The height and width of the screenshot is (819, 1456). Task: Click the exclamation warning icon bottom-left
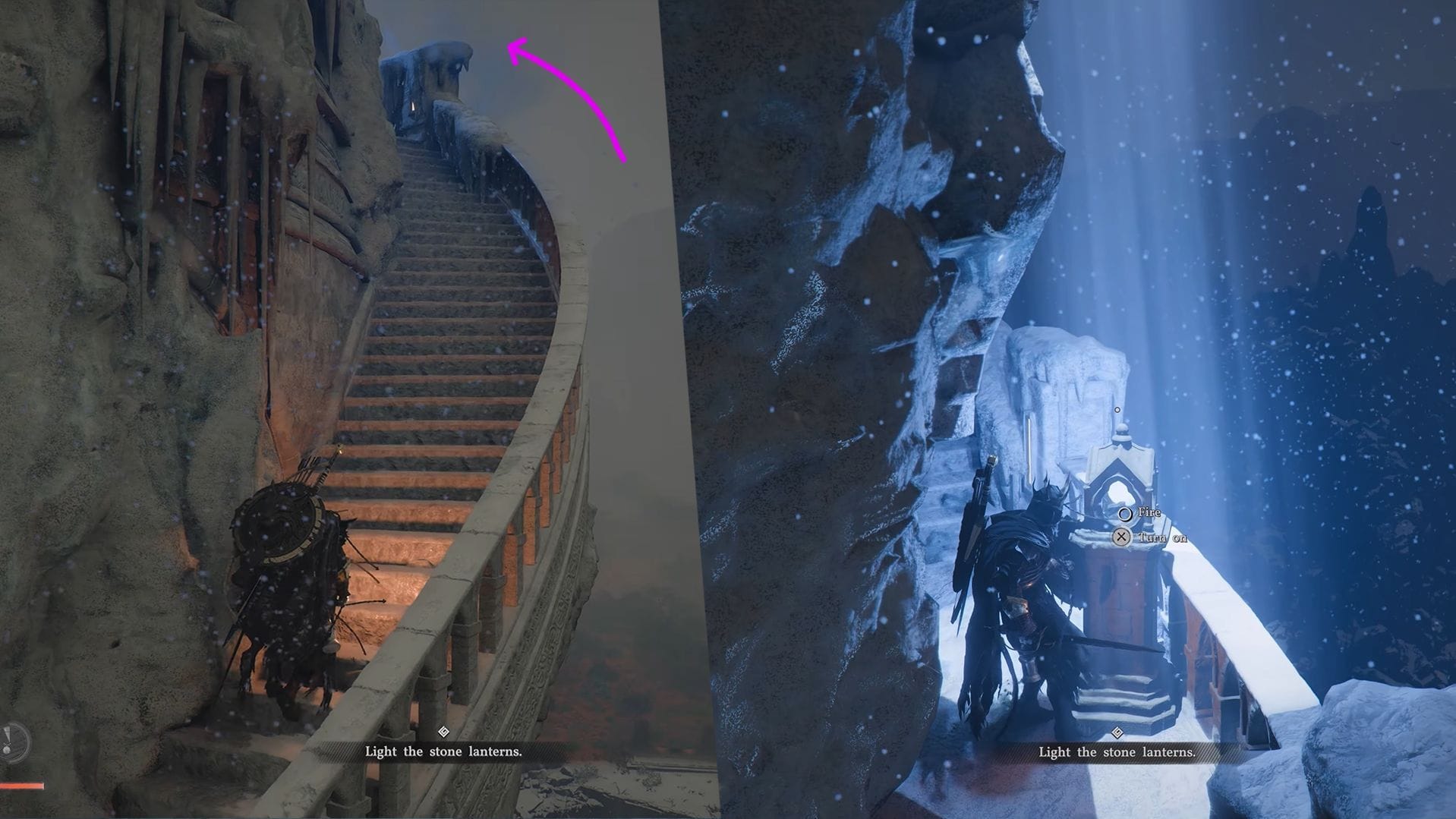tap(9, 739)
